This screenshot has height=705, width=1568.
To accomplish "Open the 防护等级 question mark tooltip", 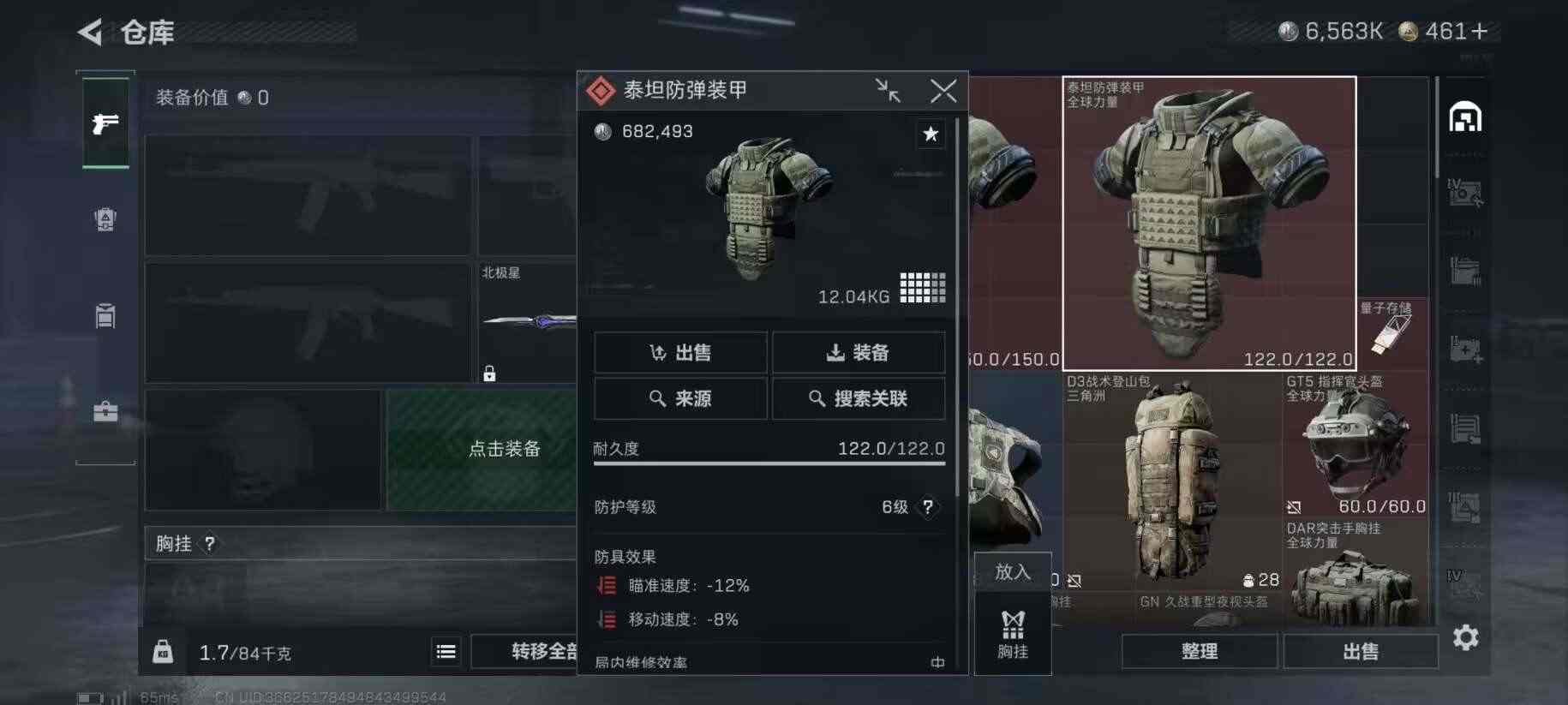I will tap(928, 507).
